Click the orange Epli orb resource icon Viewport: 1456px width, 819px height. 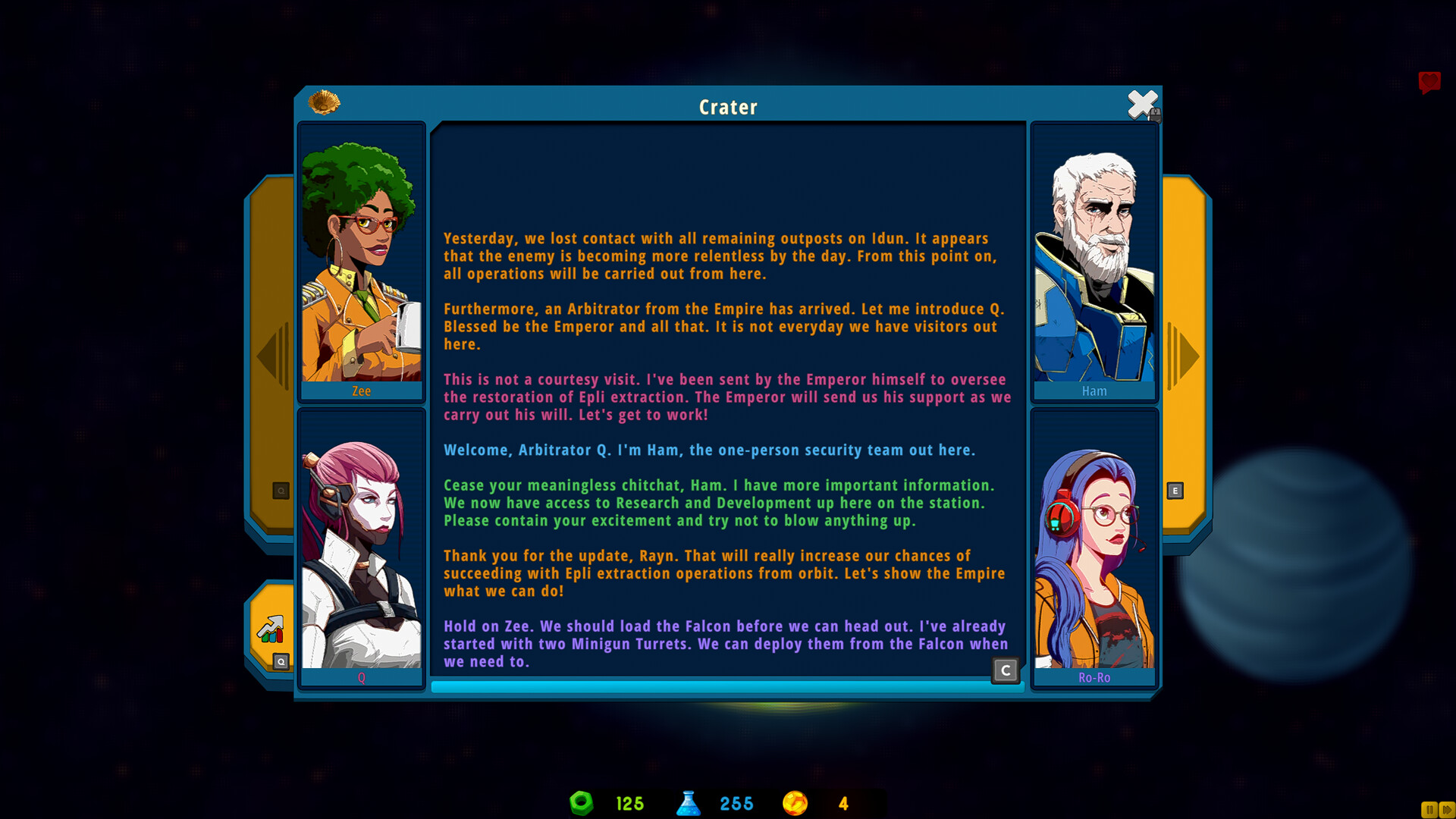[795, 804]
